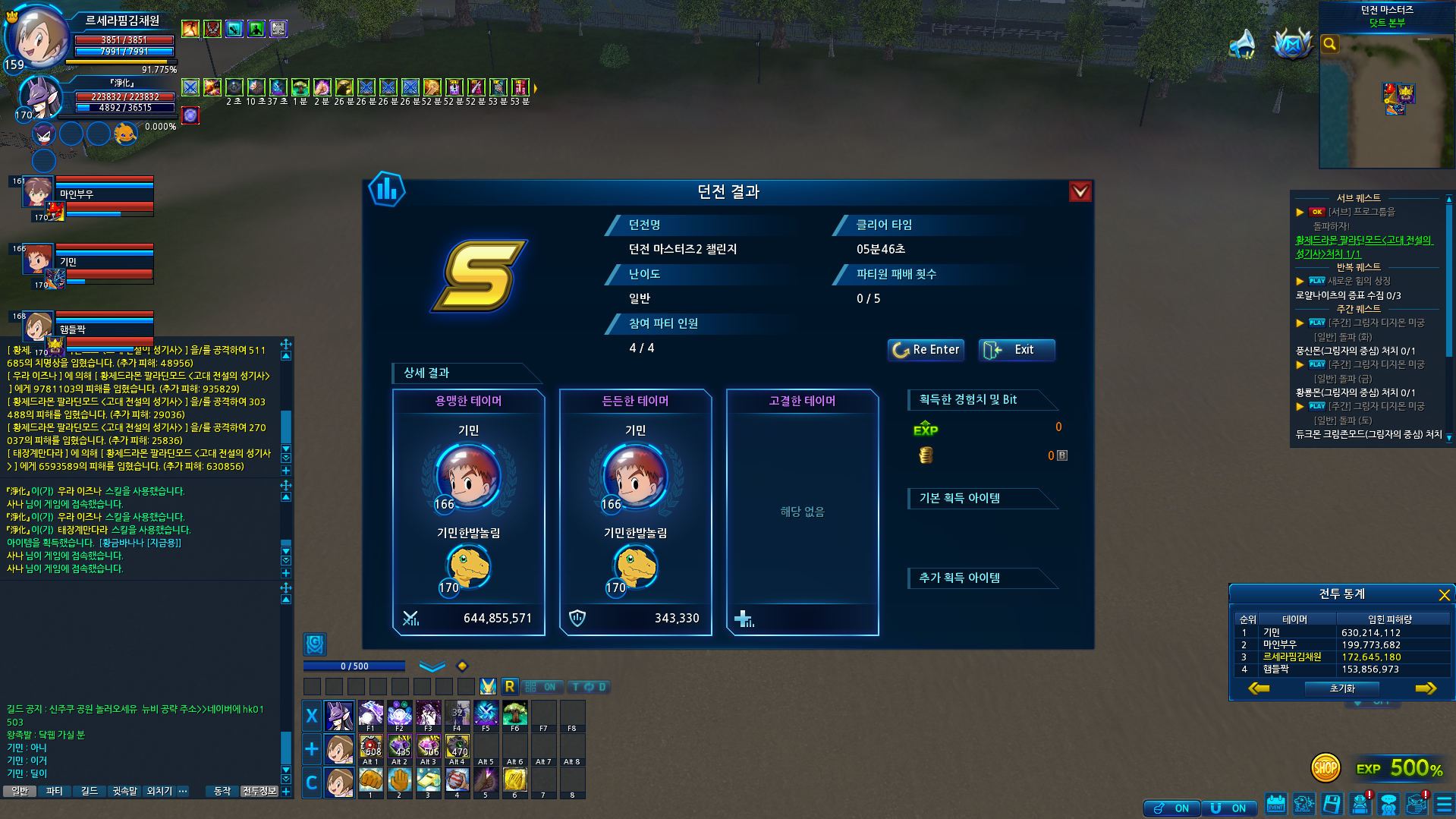Click the minimap magnifier search icon
1456x819 pixels.
point(1329,44)
